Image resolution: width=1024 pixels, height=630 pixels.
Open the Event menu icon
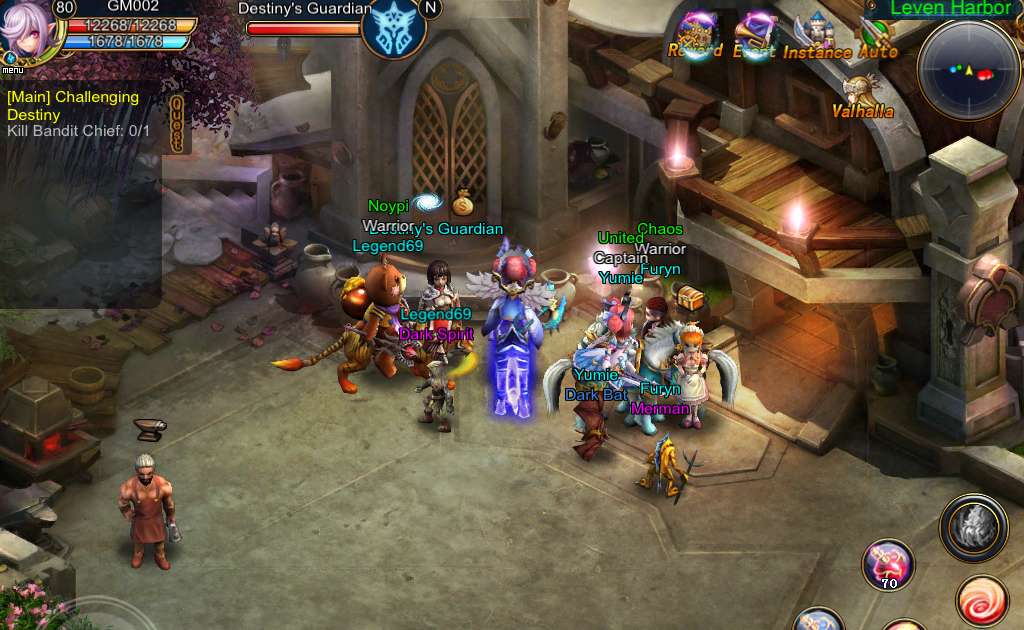click(756, 35)
